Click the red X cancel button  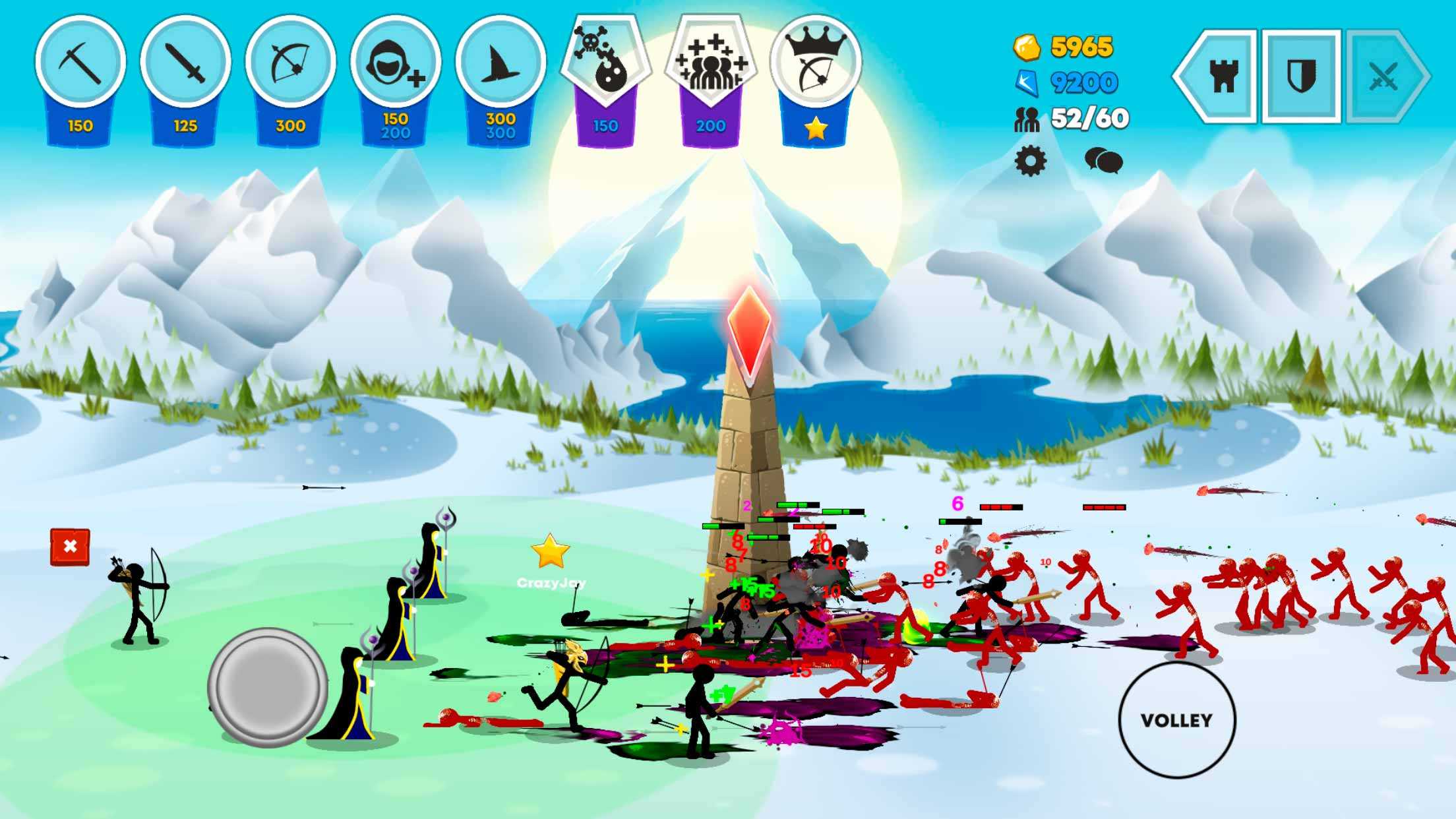(x=70, y=547)
